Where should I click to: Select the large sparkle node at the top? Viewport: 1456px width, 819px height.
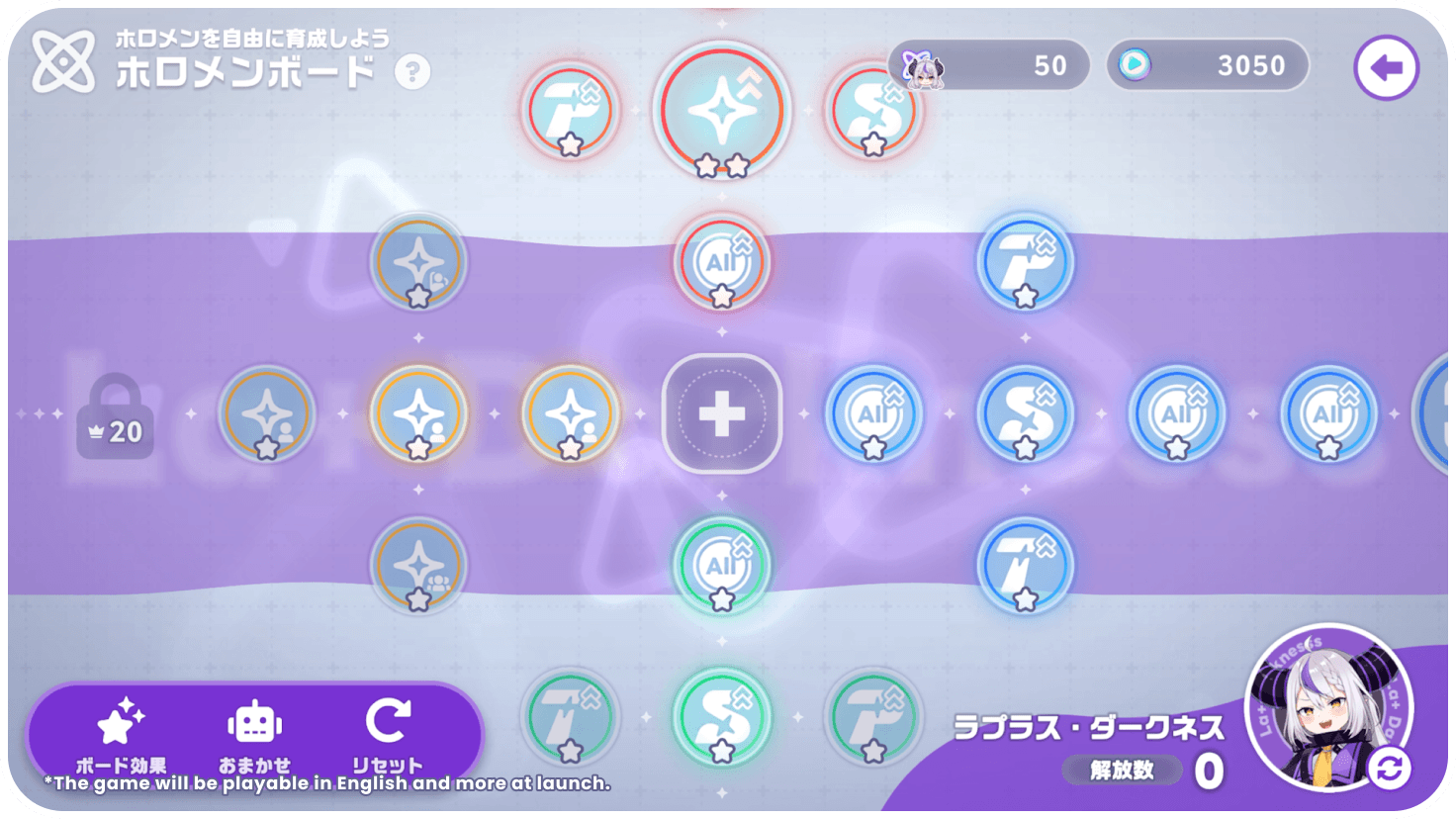(721, 112)
